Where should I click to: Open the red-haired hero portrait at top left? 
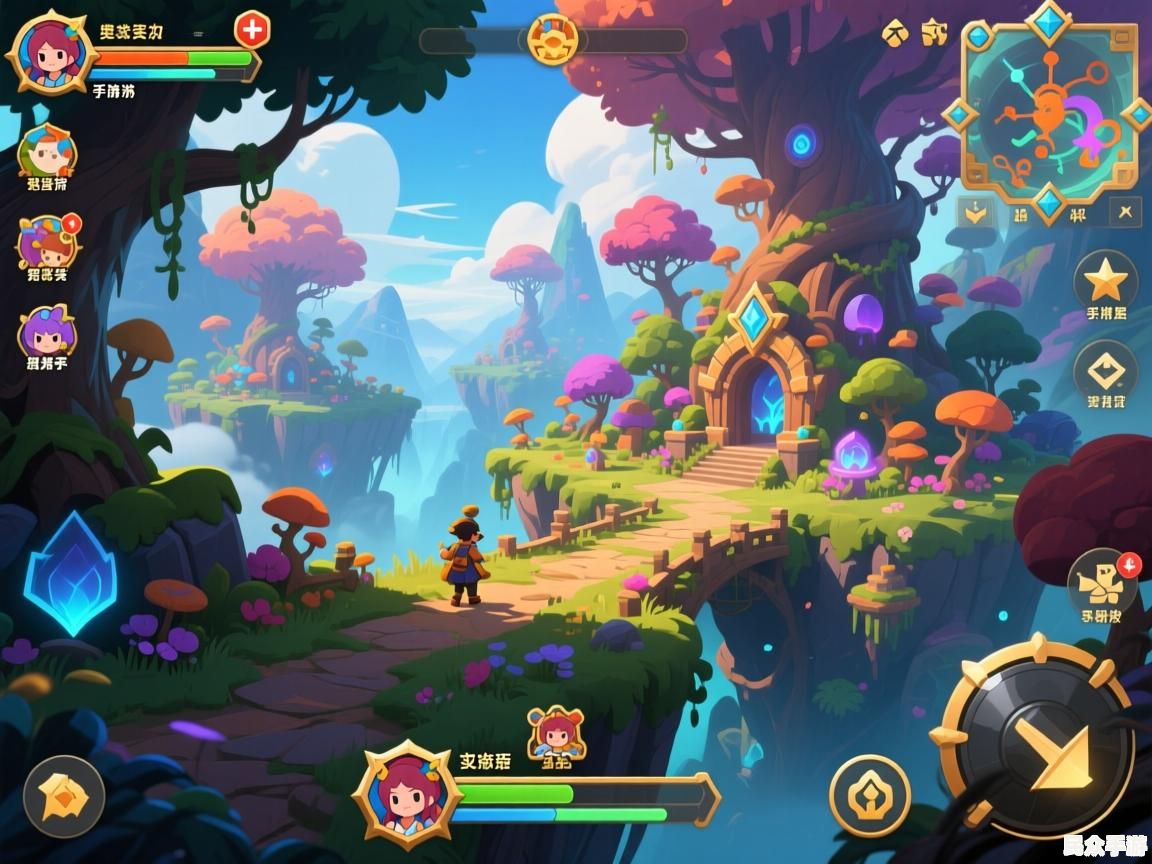pyautogui.click(x=47, y=53)
